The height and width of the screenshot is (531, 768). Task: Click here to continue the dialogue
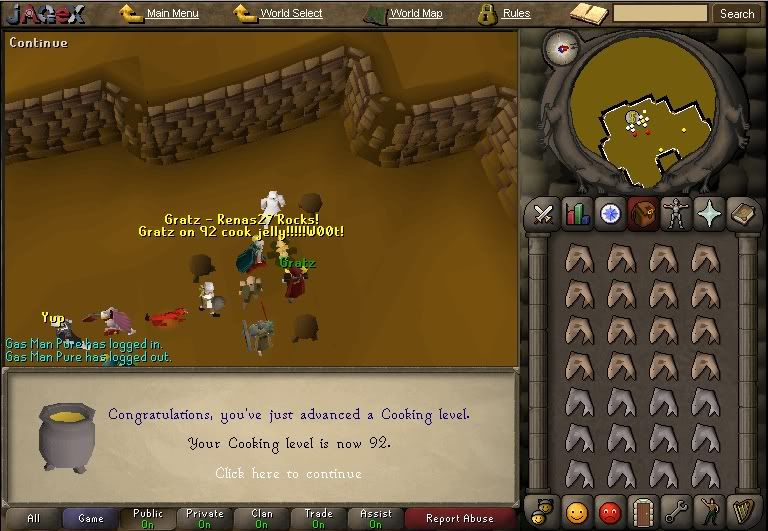point(288,474)
